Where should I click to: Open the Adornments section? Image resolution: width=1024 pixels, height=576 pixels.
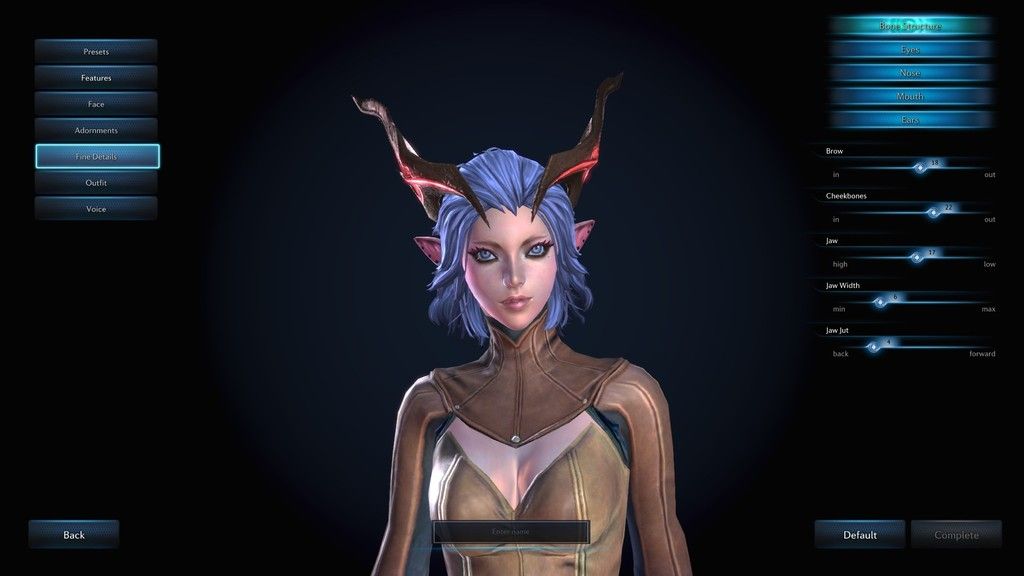(96, 130)
